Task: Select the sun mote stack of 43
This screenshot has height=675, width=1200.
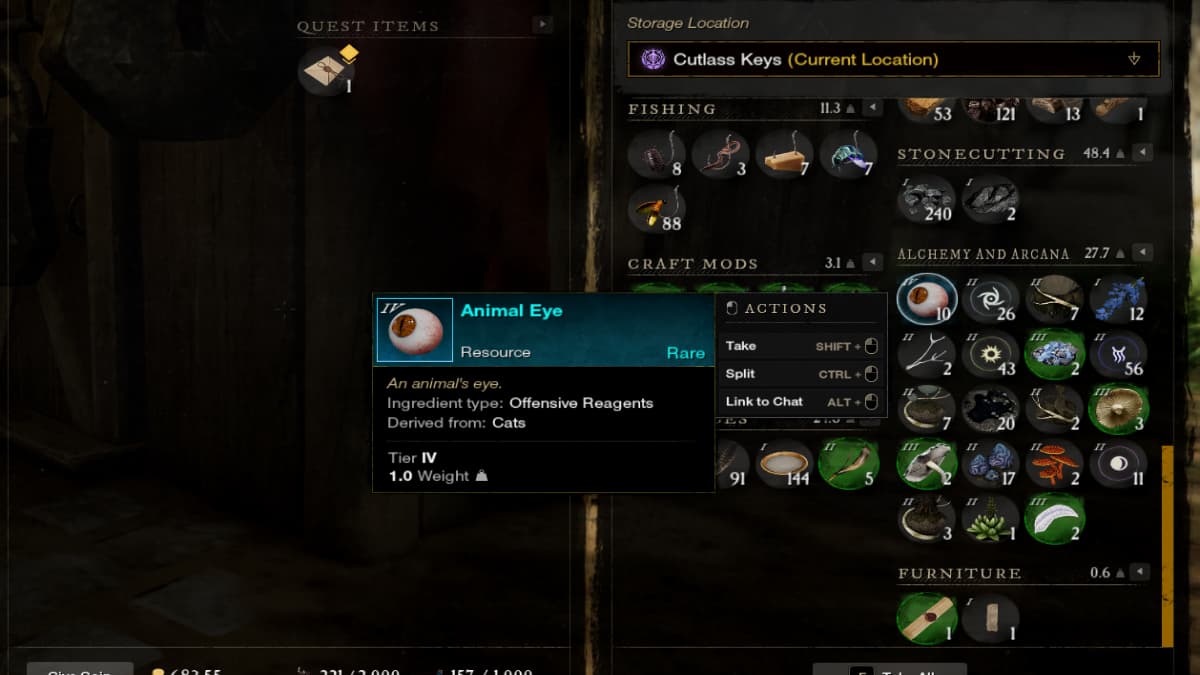Action: click(990, 354)
